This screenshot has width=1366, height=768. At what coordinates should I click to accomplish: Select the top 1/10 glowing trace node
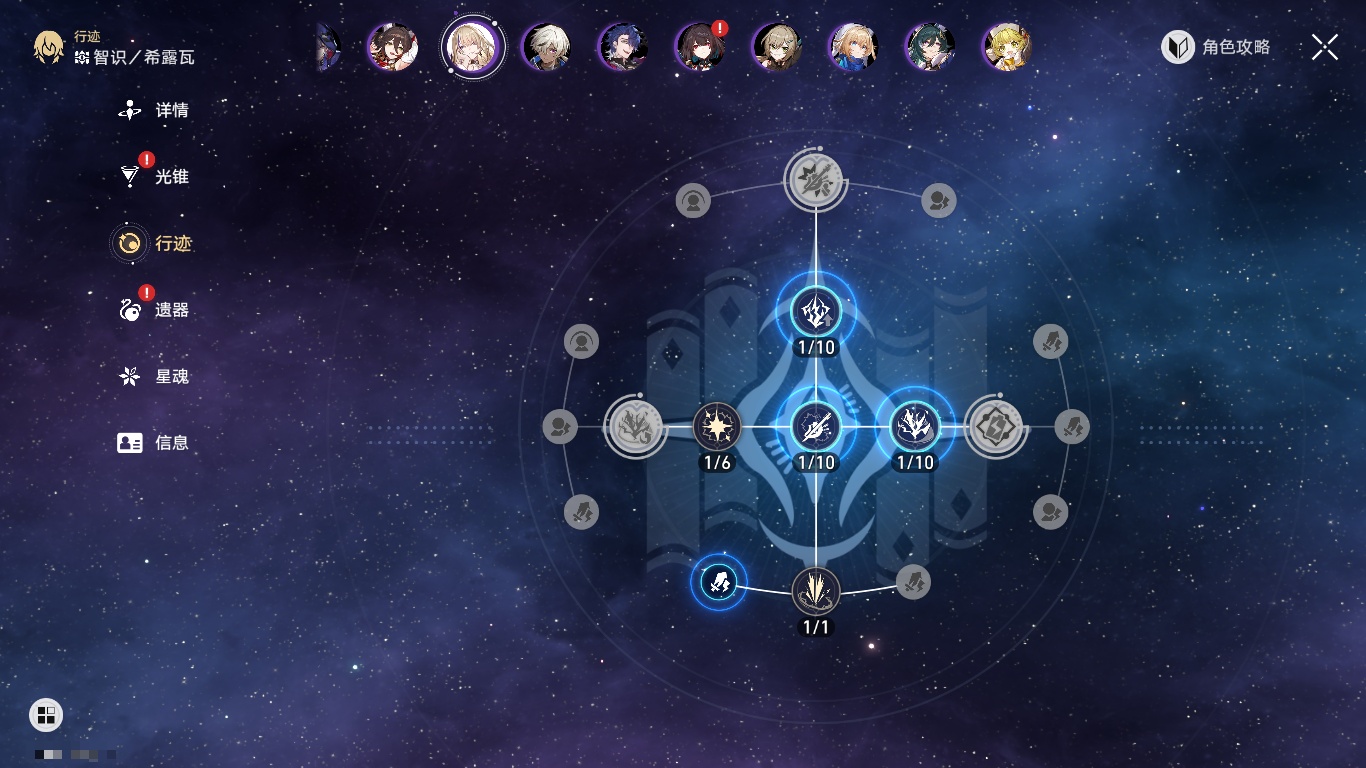pos(816,312)
